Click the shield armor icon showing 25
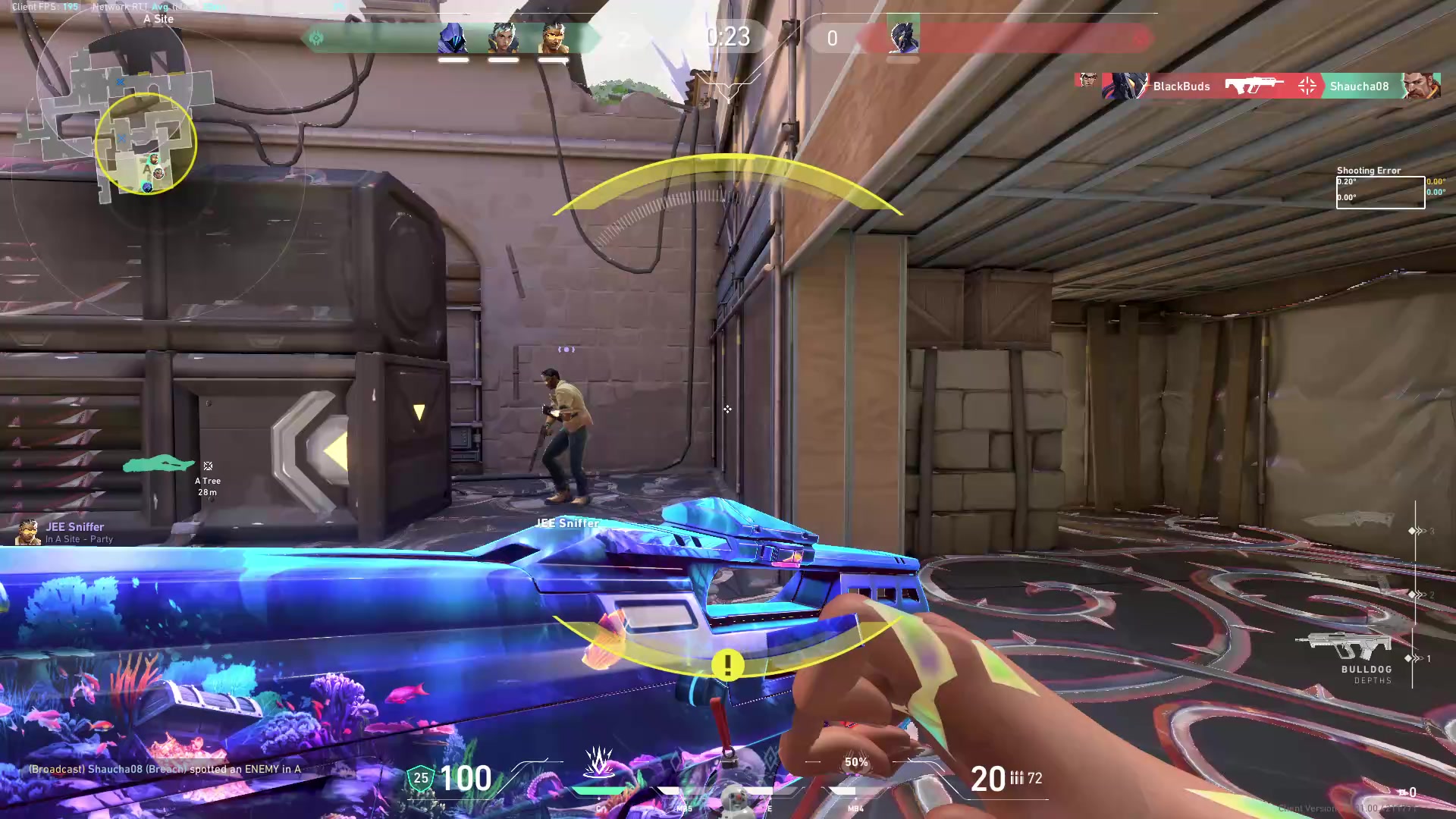 [420, 778]
